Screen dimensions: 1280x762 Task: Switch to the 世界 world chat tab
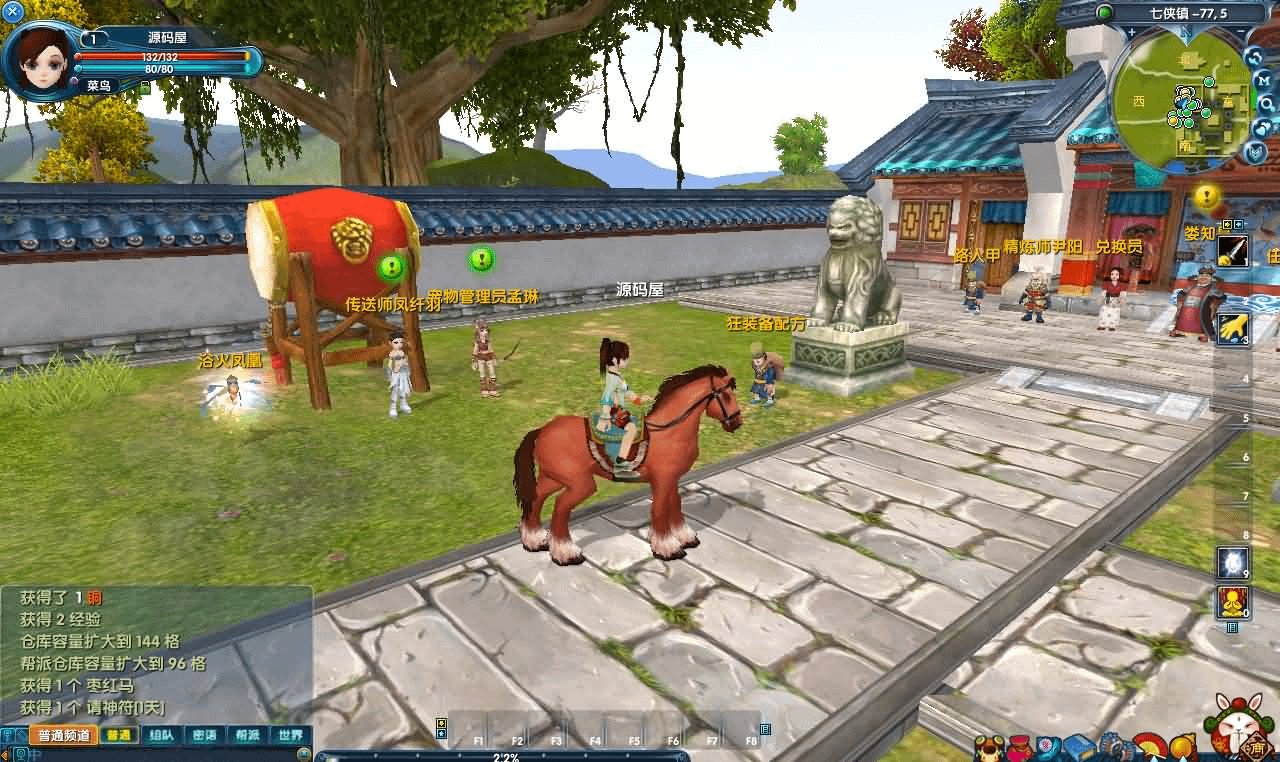291,735
